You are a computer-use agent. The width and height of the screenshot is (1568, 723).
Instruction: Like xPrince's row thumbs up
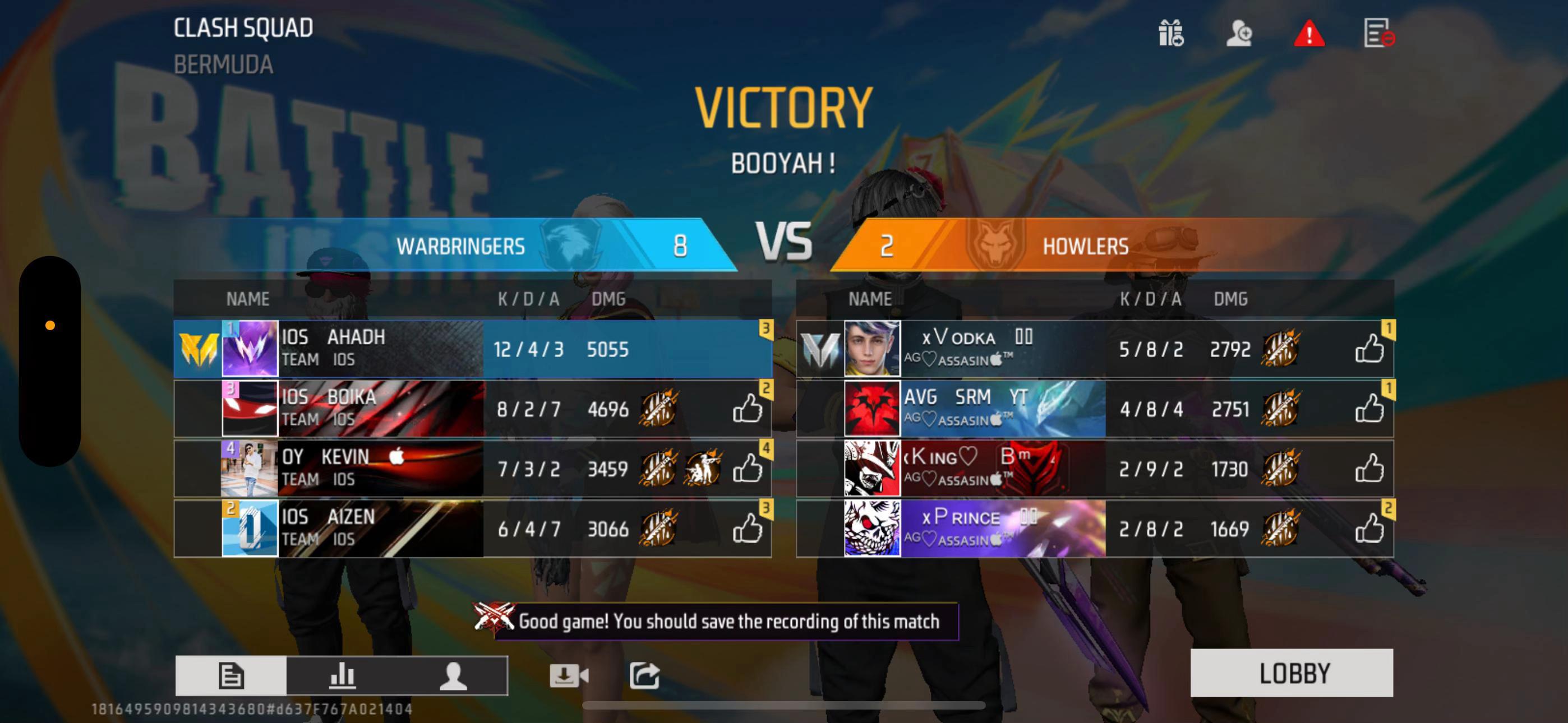(1369, 529)
